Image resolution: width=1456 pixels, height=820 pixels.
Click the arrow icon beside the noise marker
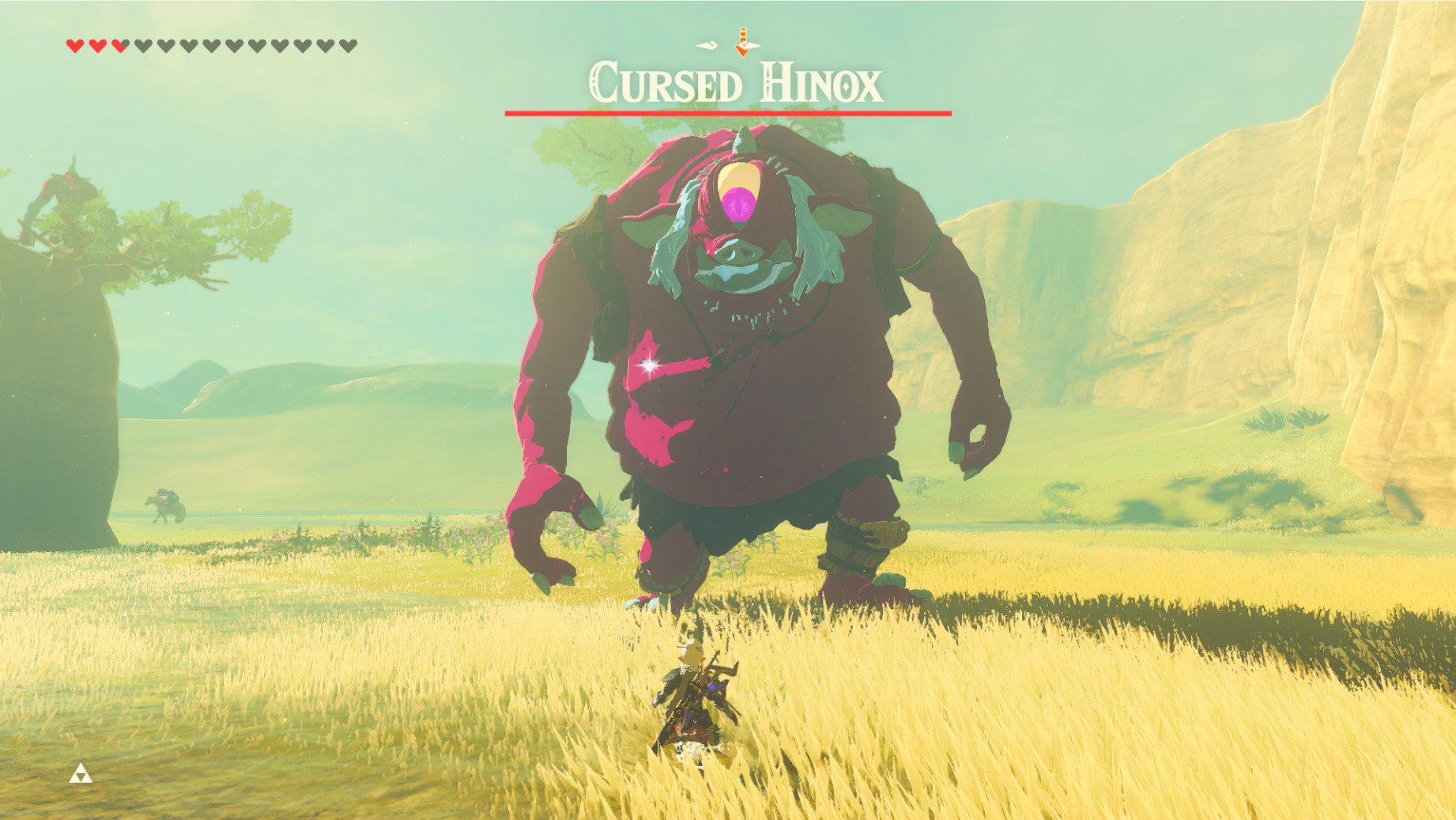[741, 43]
